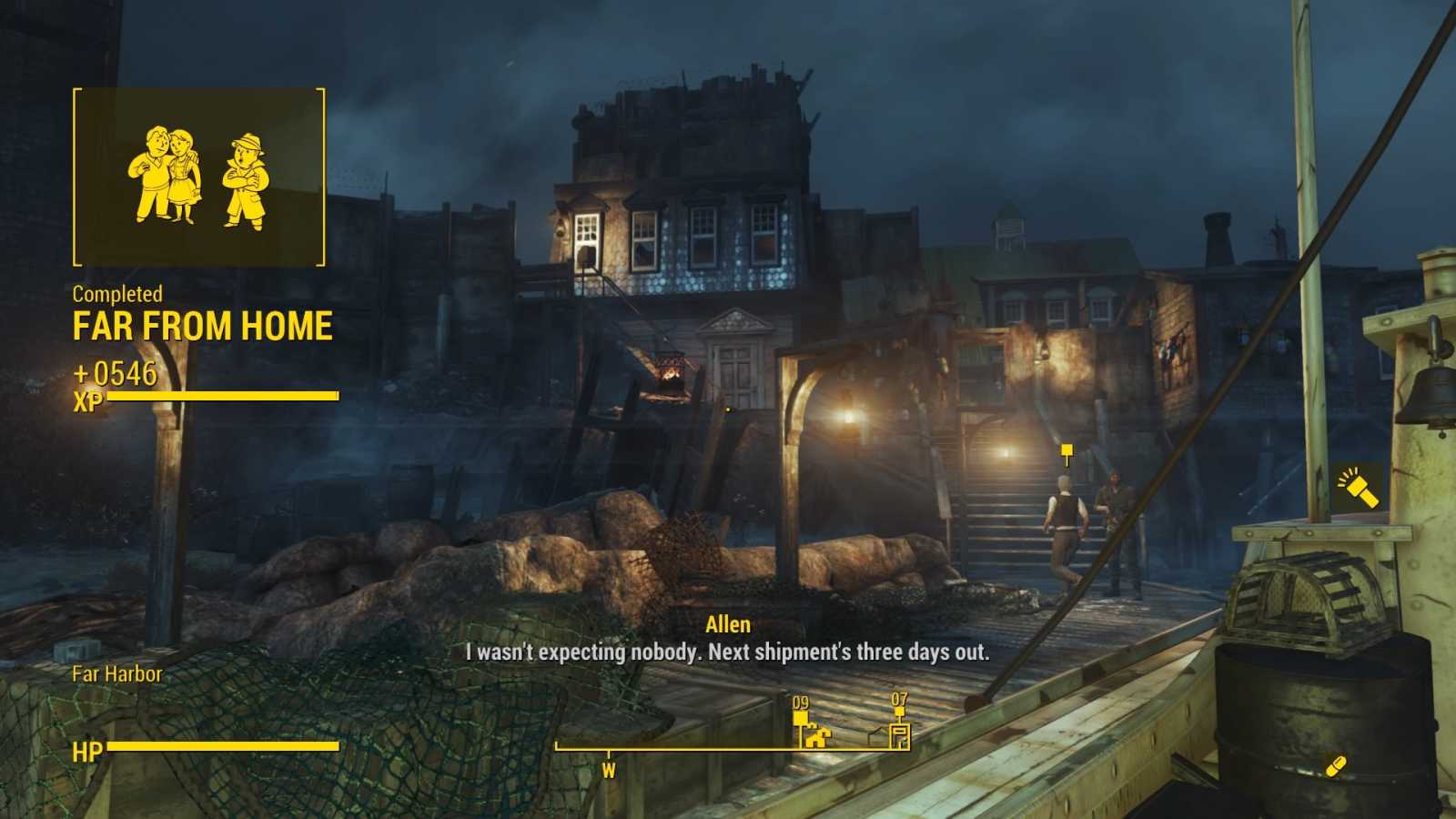Click the wrench-and-hammer crafting icon on the compass
1456x819 pixels.
point(818,737)
